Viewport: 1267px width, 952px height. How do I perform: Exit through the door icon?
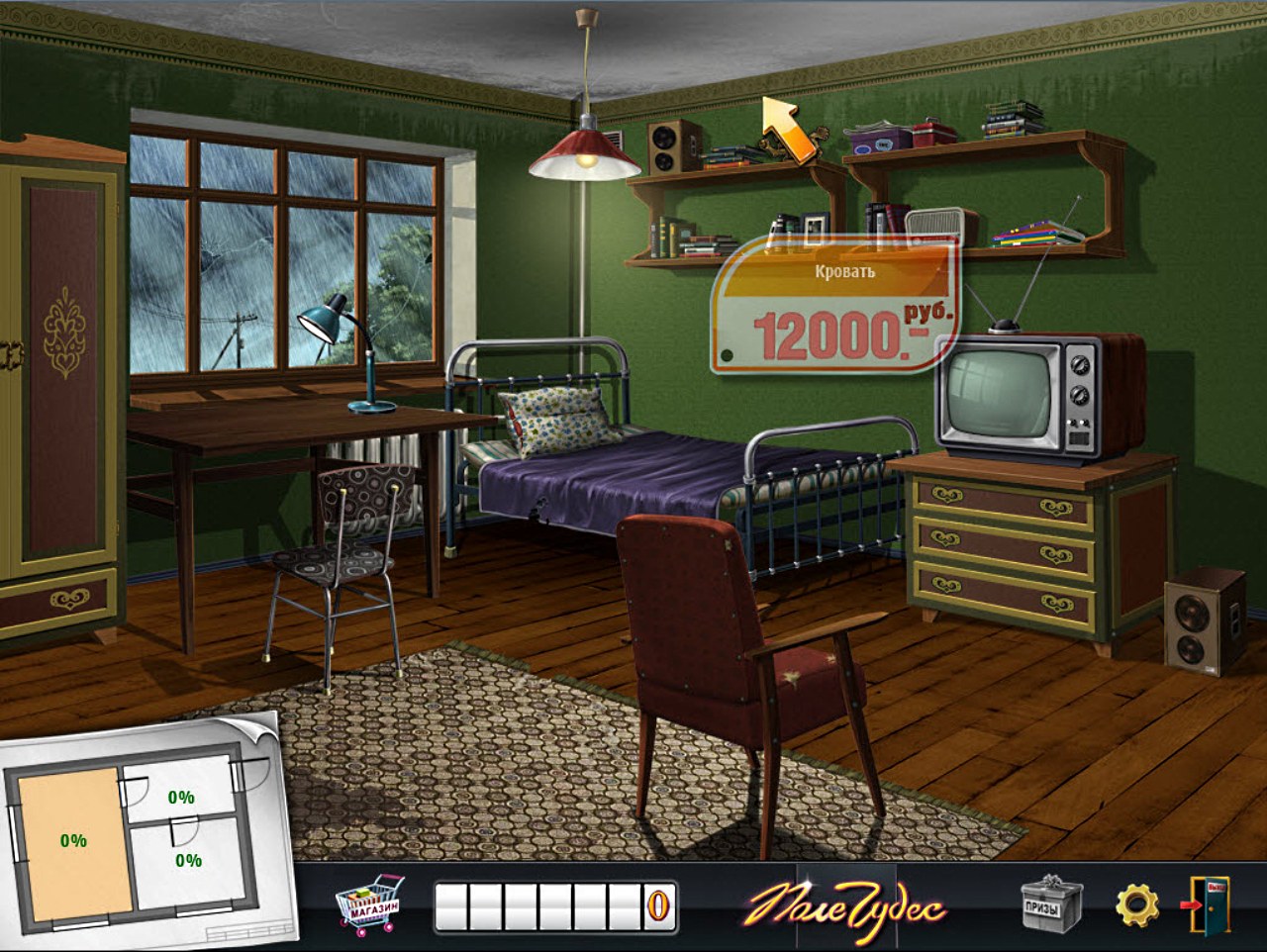pos(1209,904)
